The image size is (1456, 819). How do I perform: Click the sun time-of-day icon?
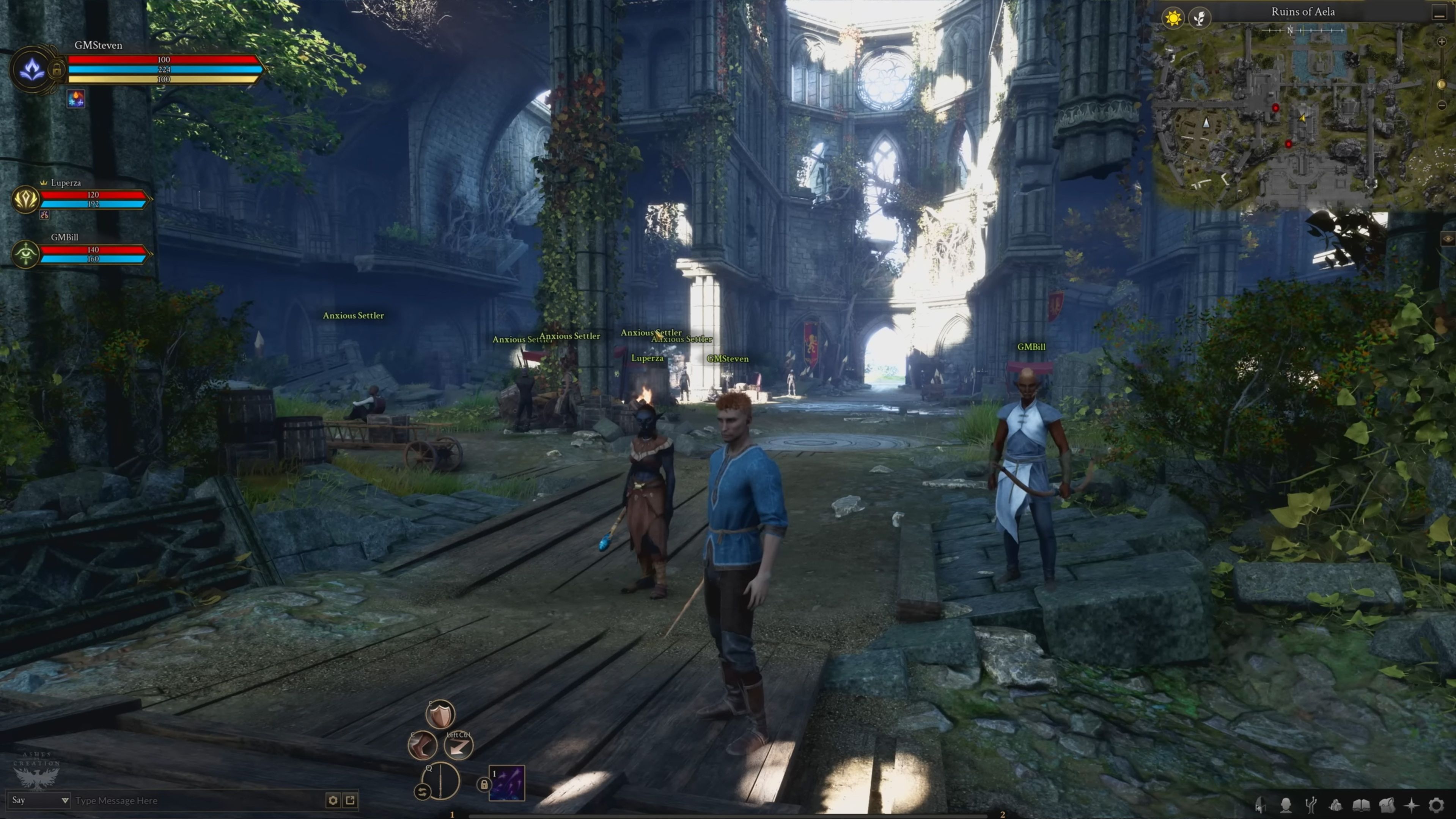coord(1173,18)
